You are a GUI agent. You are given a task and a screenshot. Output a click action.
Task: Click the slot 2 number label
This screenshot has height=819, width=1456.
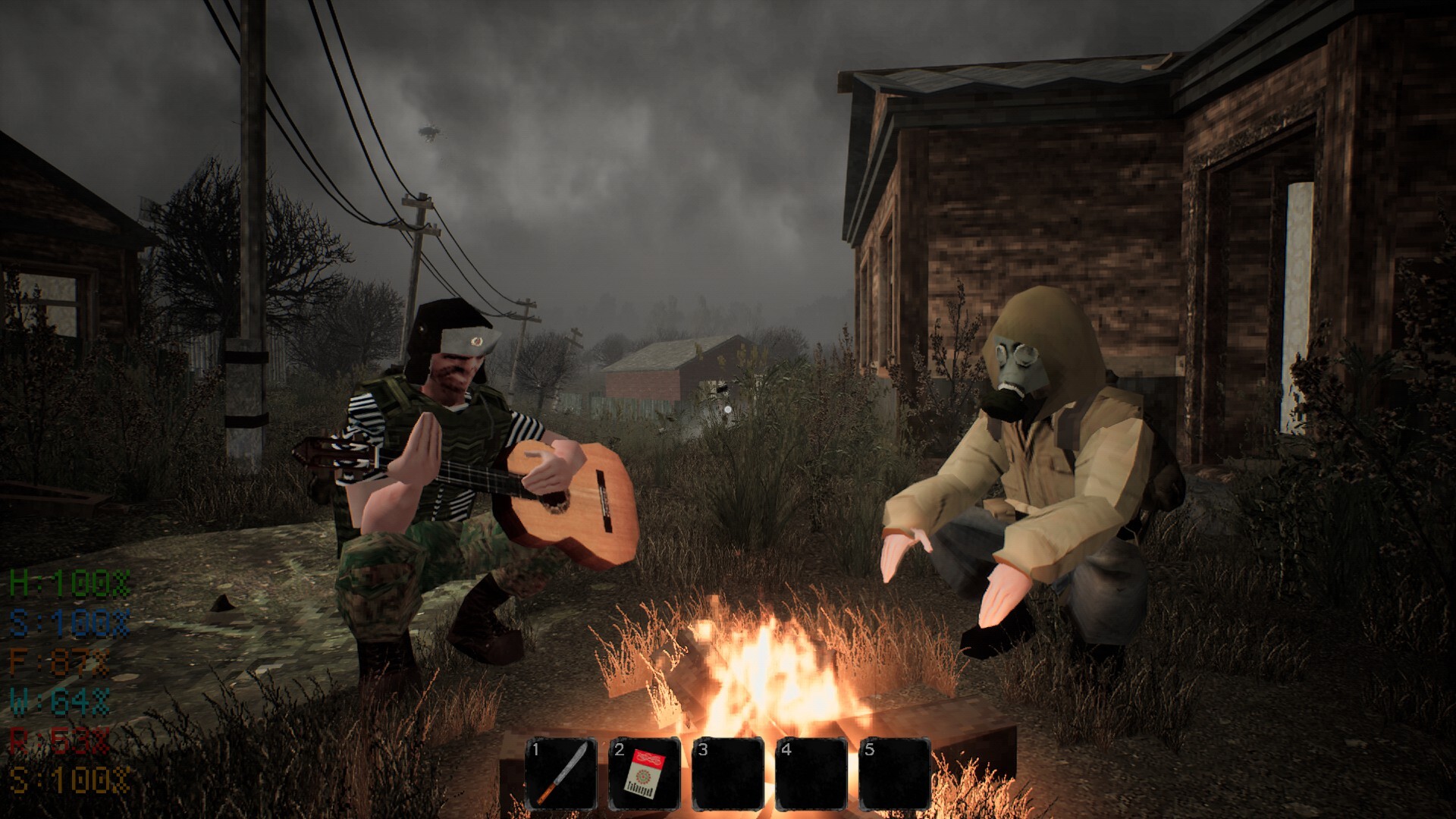click(619, 751)
